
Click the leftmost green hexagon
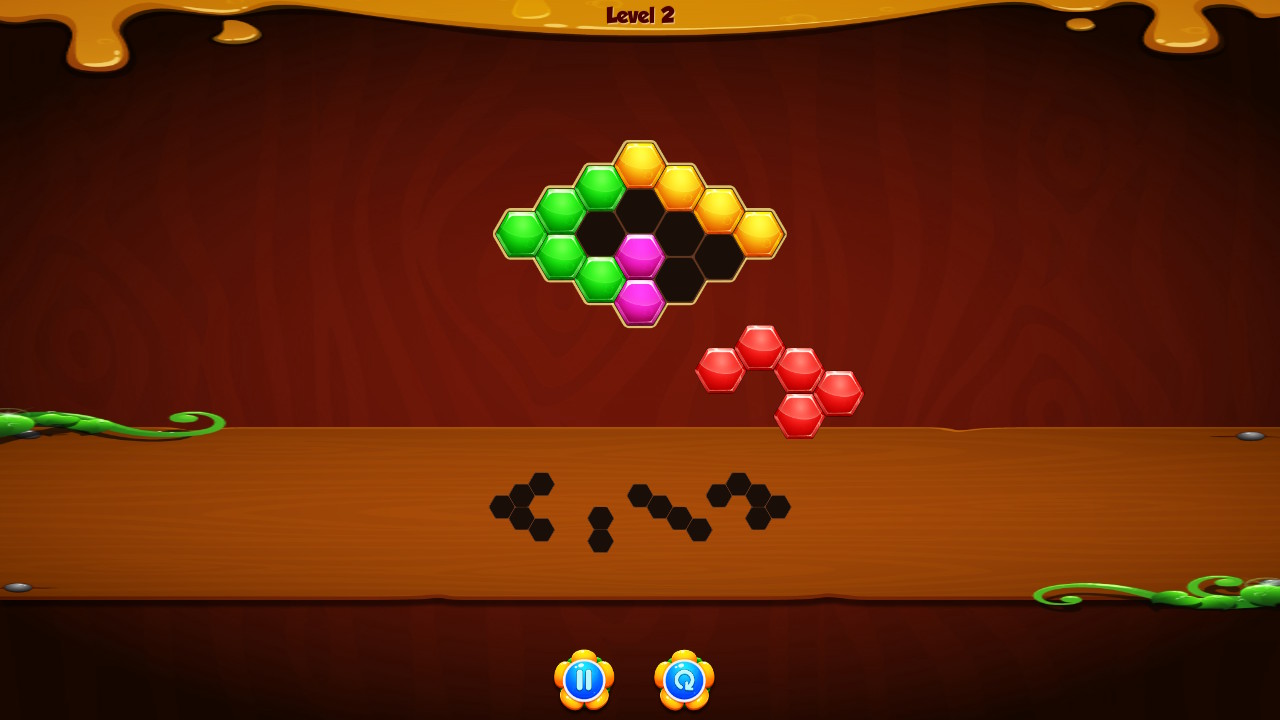pos(520,235)
